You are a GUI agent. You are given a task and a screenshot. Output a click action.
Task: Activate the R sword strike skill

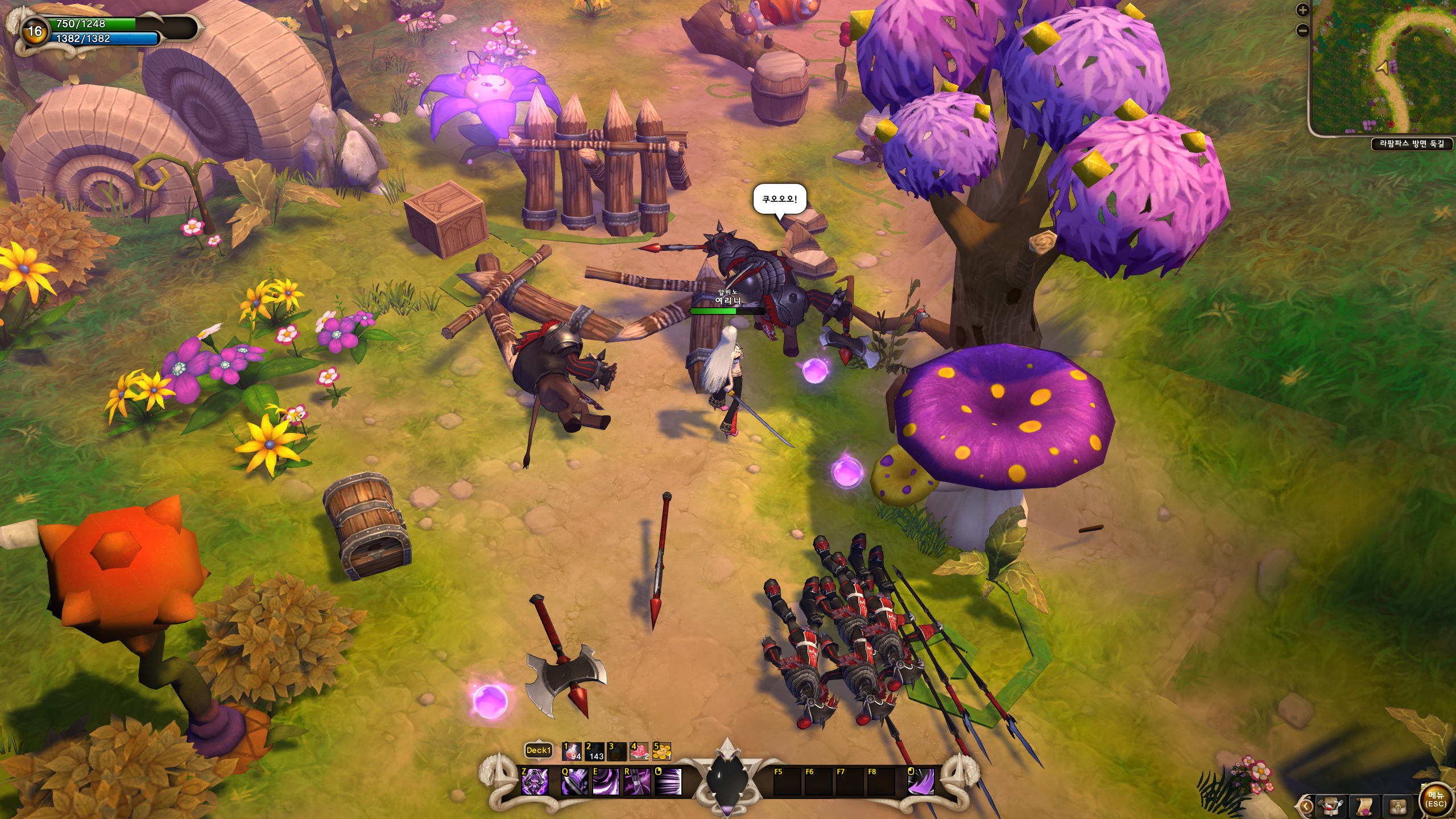[x=637, y=781]
